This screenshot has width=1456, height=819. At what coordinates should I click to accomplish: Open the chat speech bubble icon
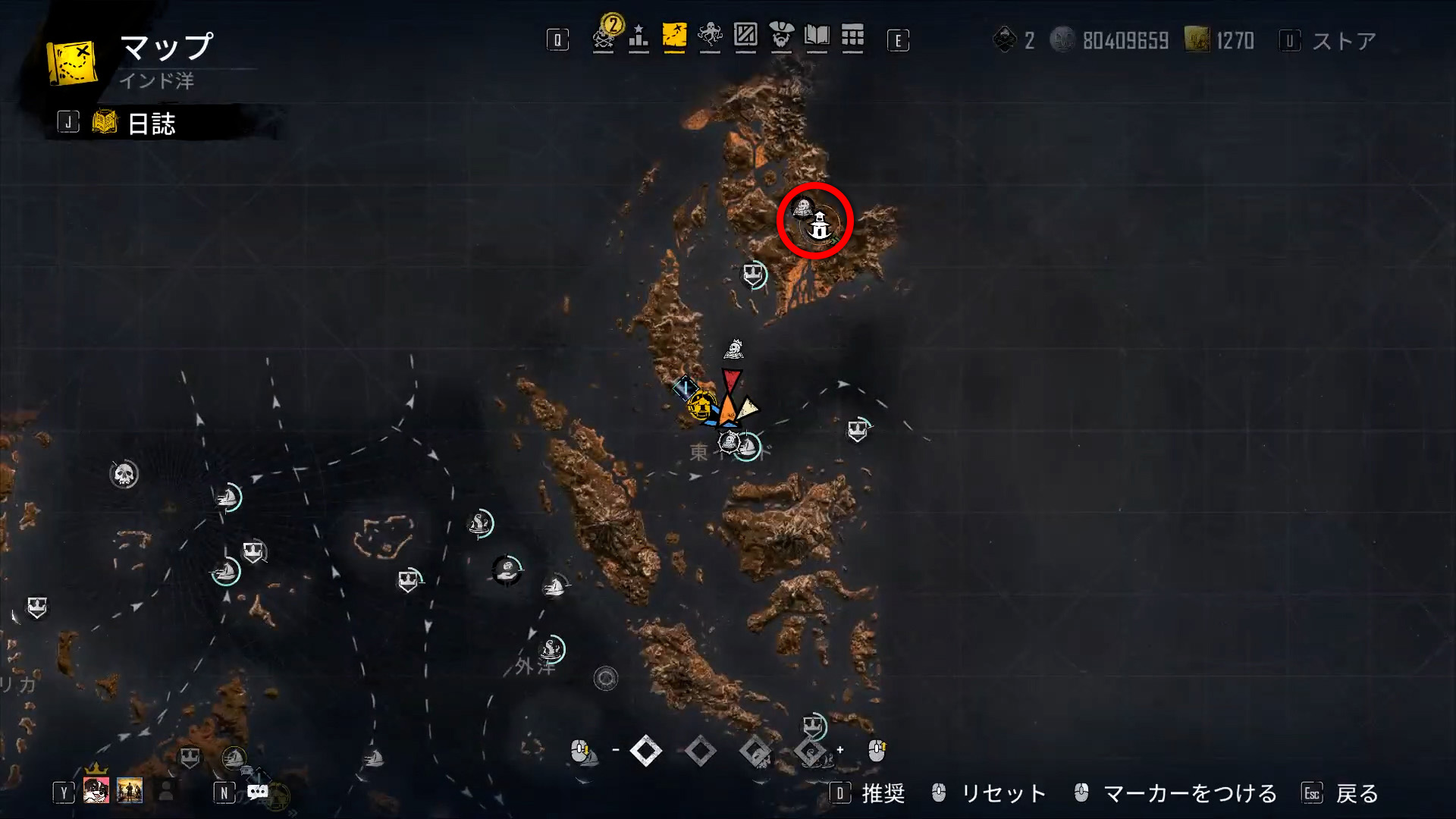coord(258,792)
